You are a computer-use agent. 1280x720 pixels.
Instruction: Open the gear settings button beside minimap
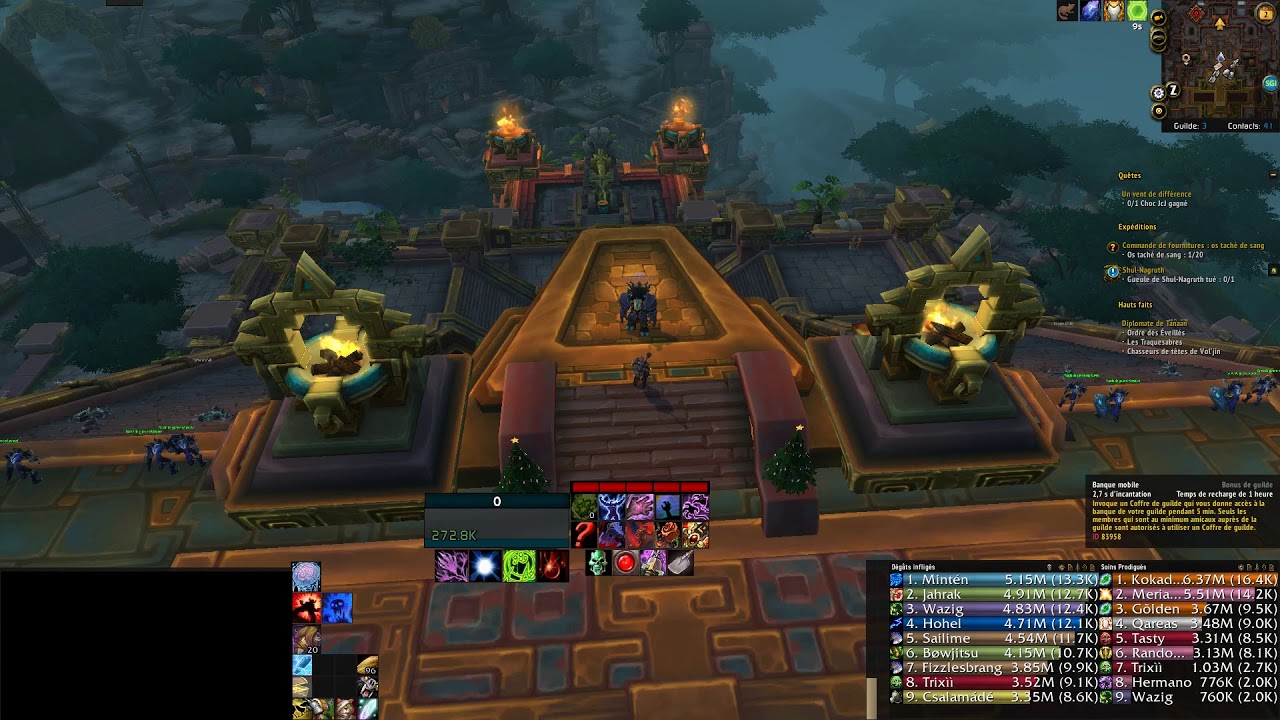pos(1159,92)
